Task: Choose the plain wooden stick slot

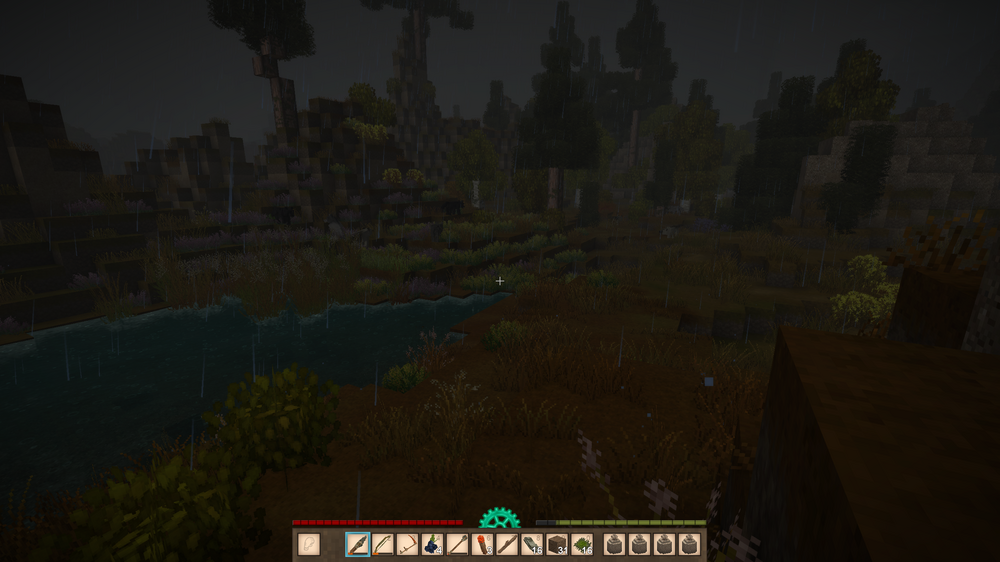Action: click(x=508, y=544)
